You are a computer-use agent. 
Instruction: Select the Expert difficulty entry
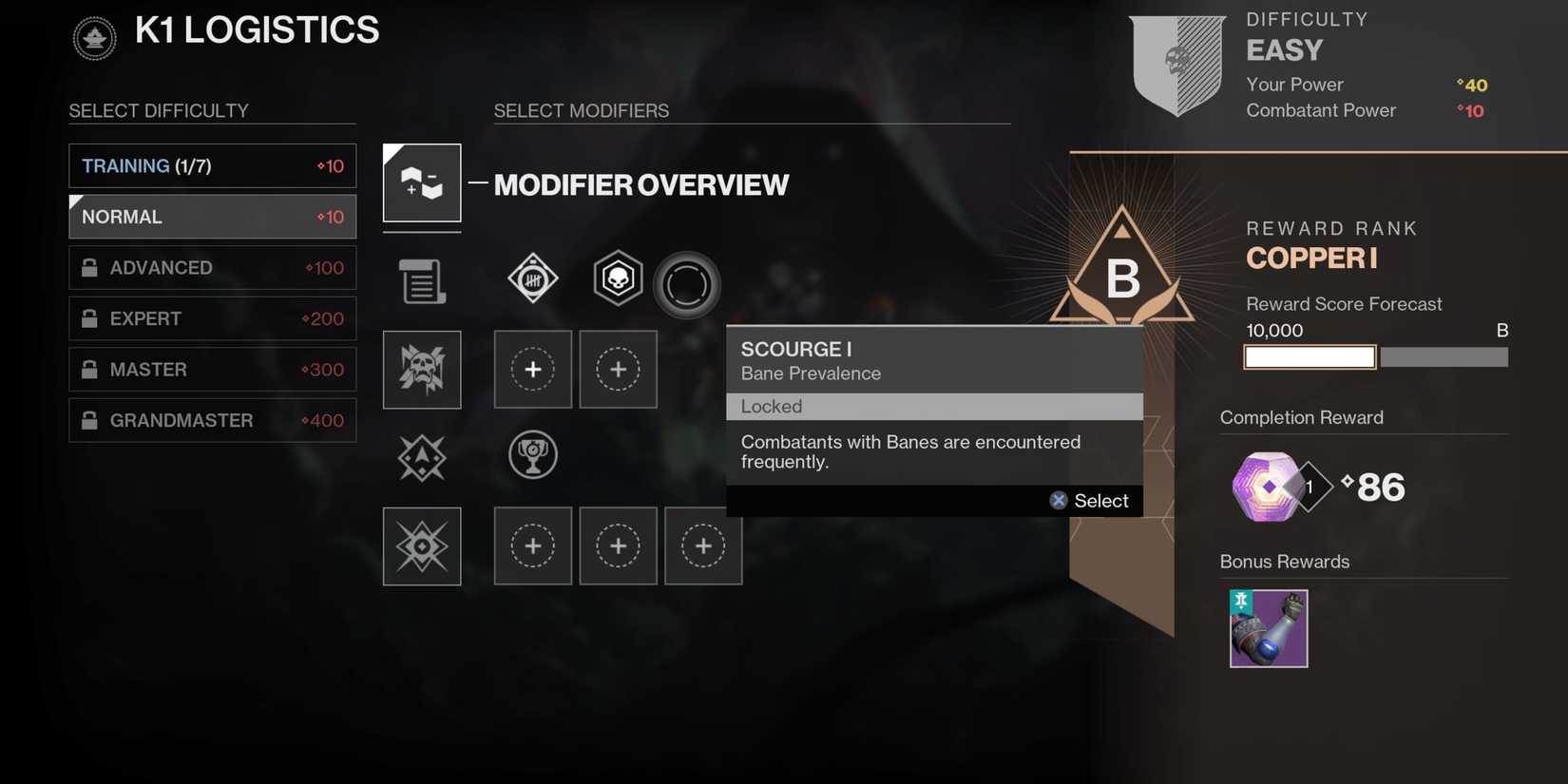(x=211, y=318)
